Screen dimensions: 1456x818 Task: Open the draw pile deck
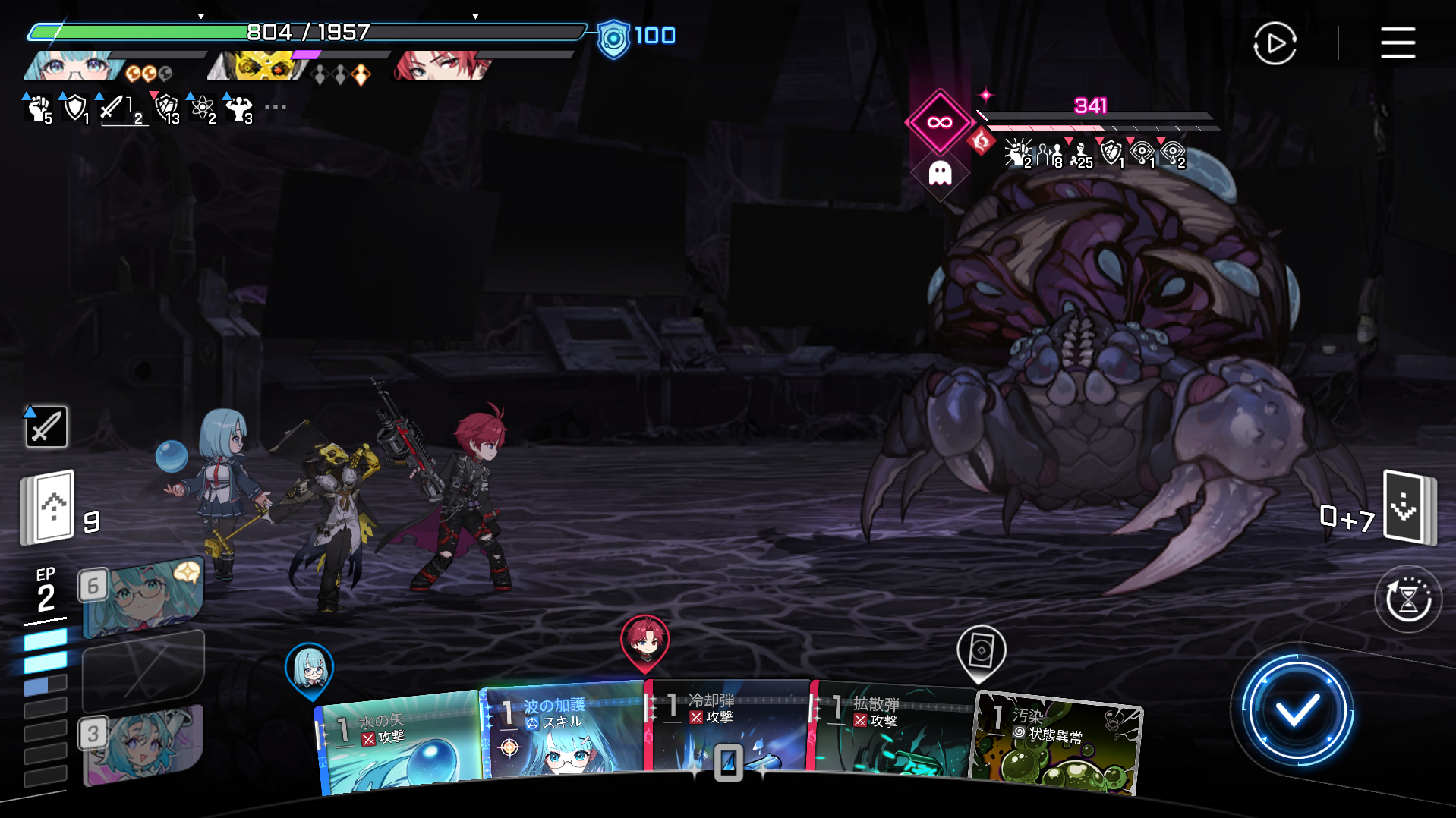tap(49, 507)
